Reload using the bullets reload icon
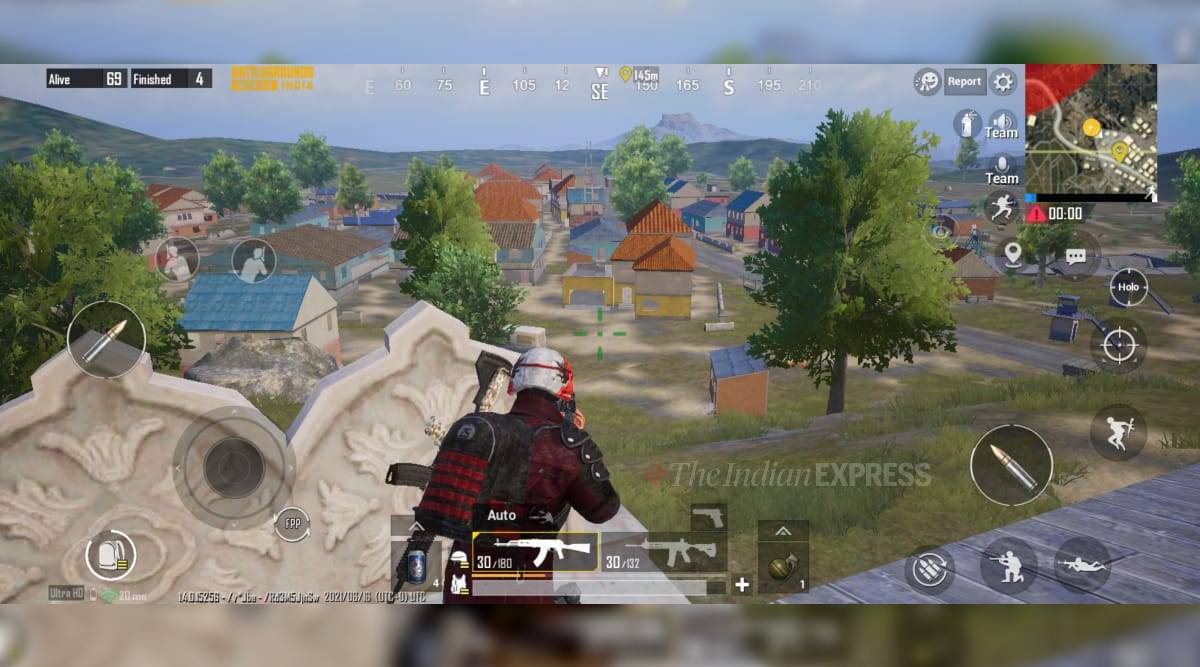 928,569
